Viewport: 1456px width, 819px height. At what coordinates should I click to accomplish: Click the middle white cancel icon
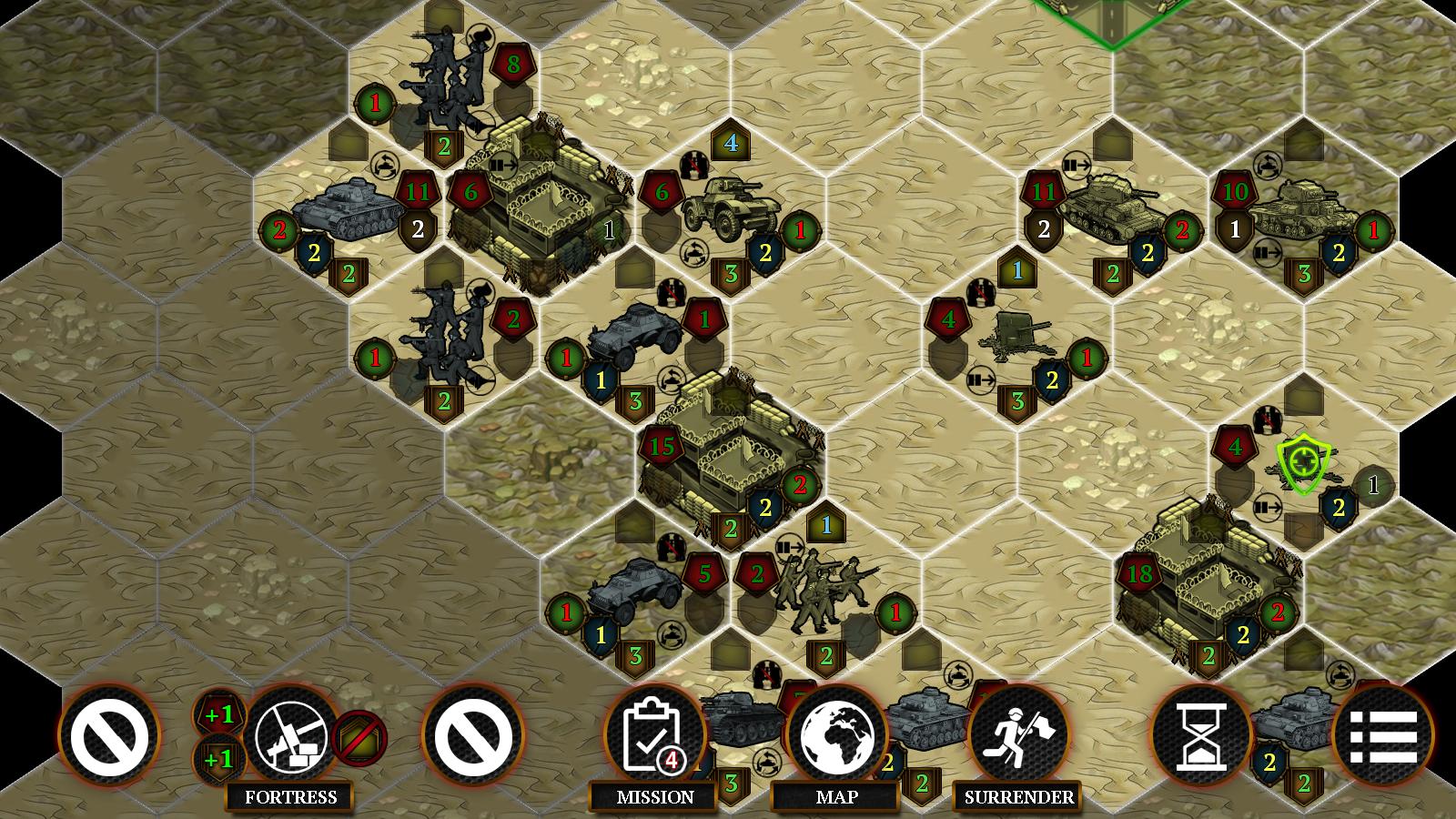point(473,737)
